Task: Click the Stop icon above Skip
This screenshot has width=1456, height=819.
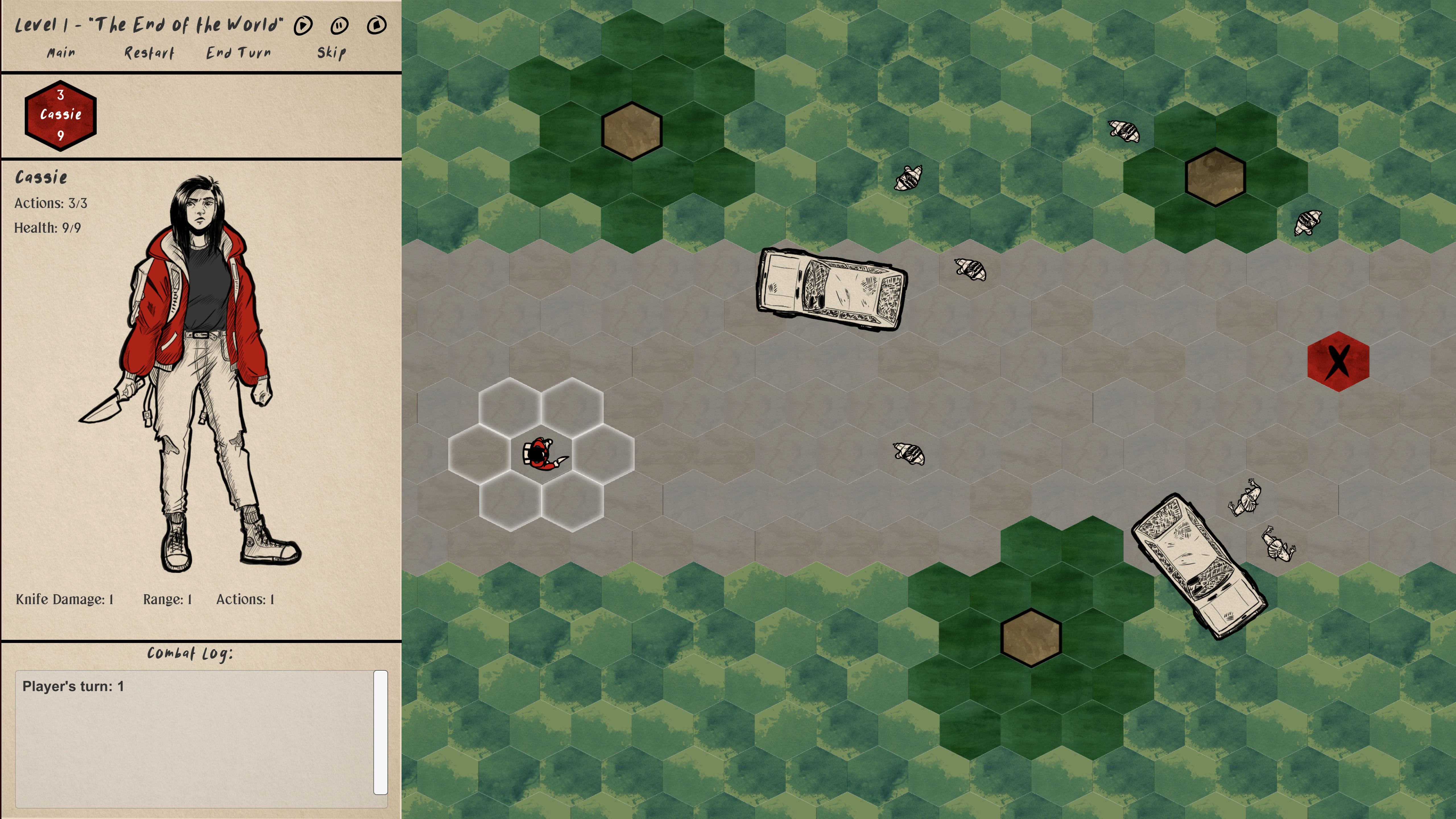Action: (377, 25)
